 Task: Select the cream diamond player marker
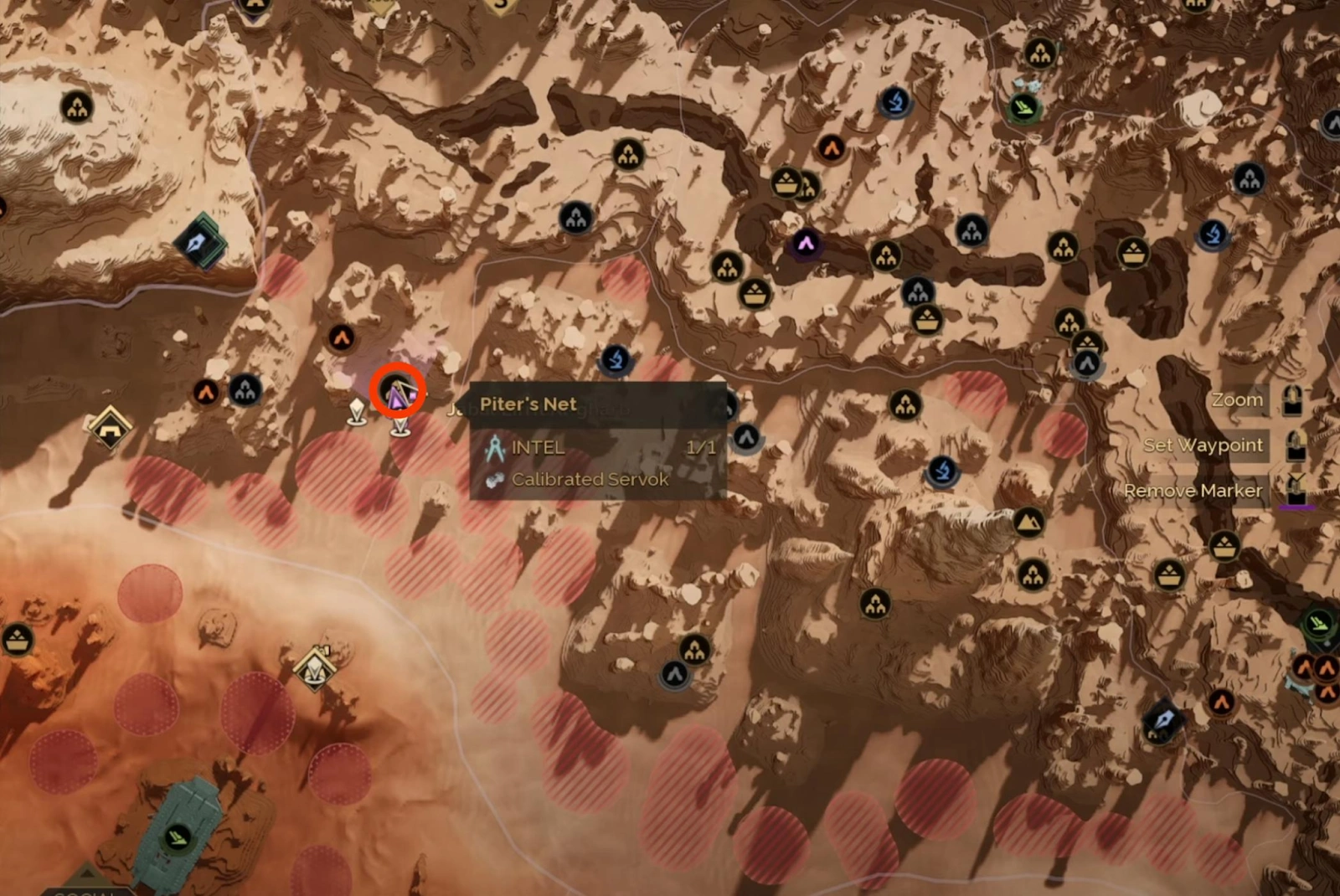(315, 667)
